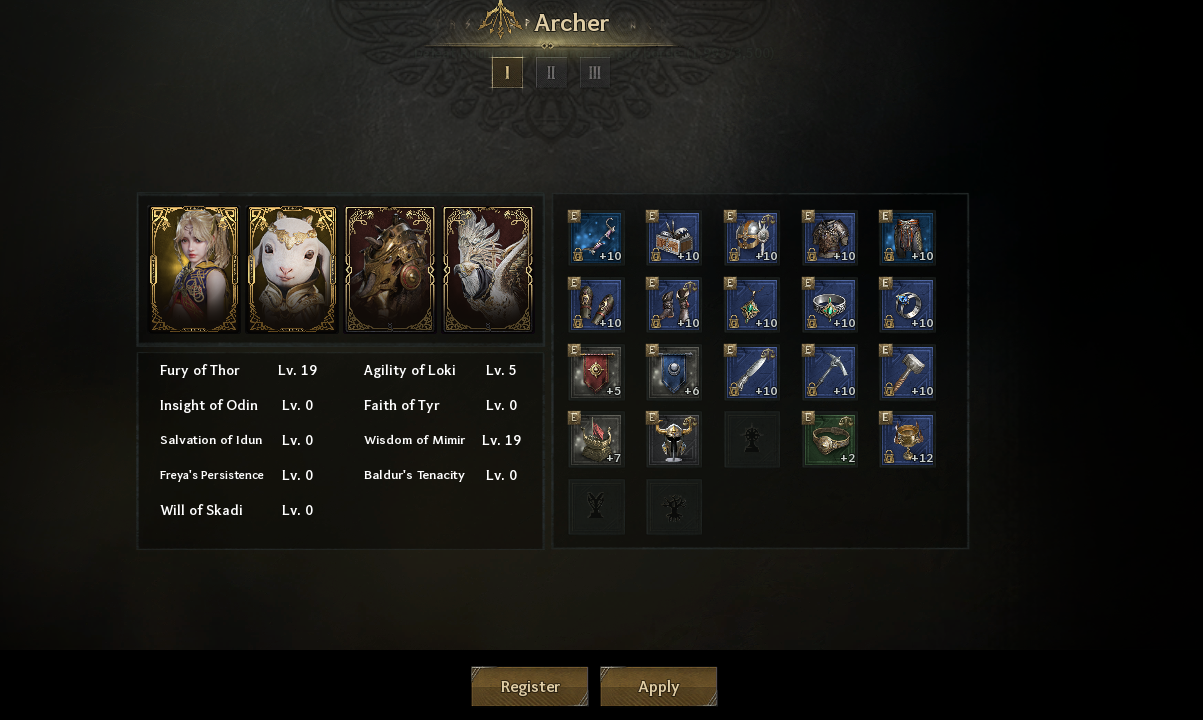Switch to preset tab II

coord(551,73)
